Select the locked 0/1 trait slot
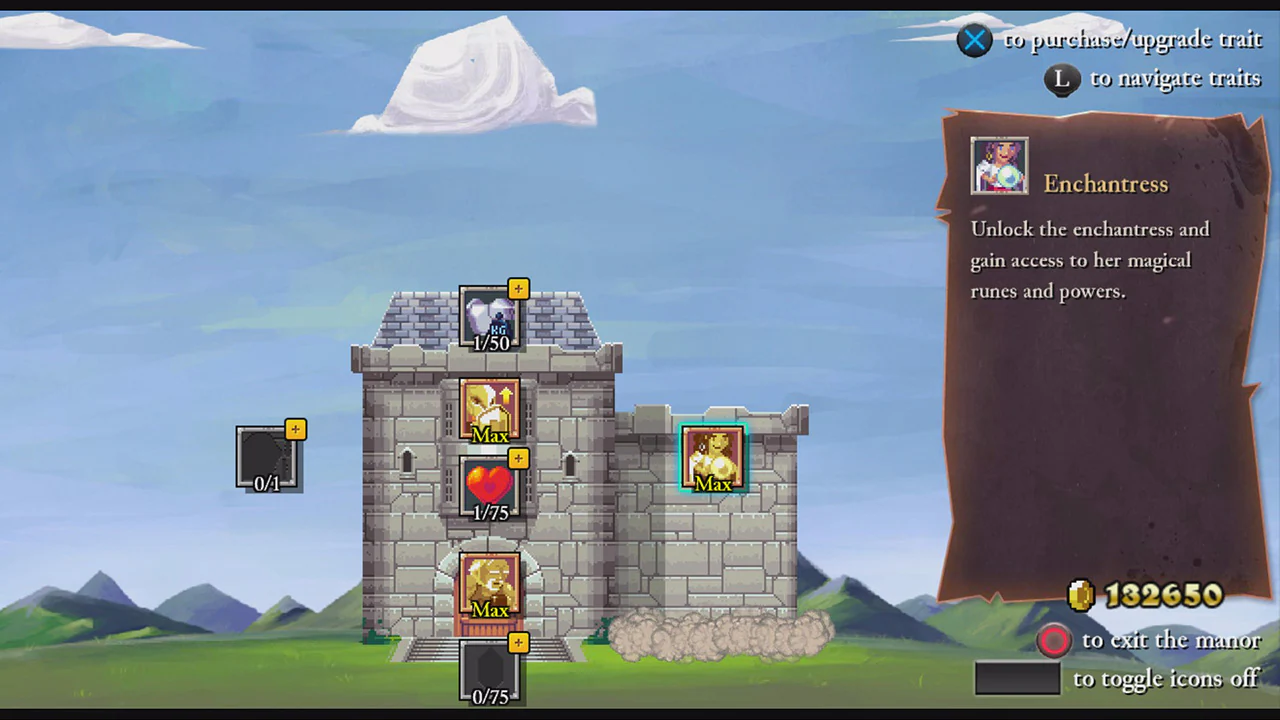The height and width of the screenshot is (720, 1280). 267,457
